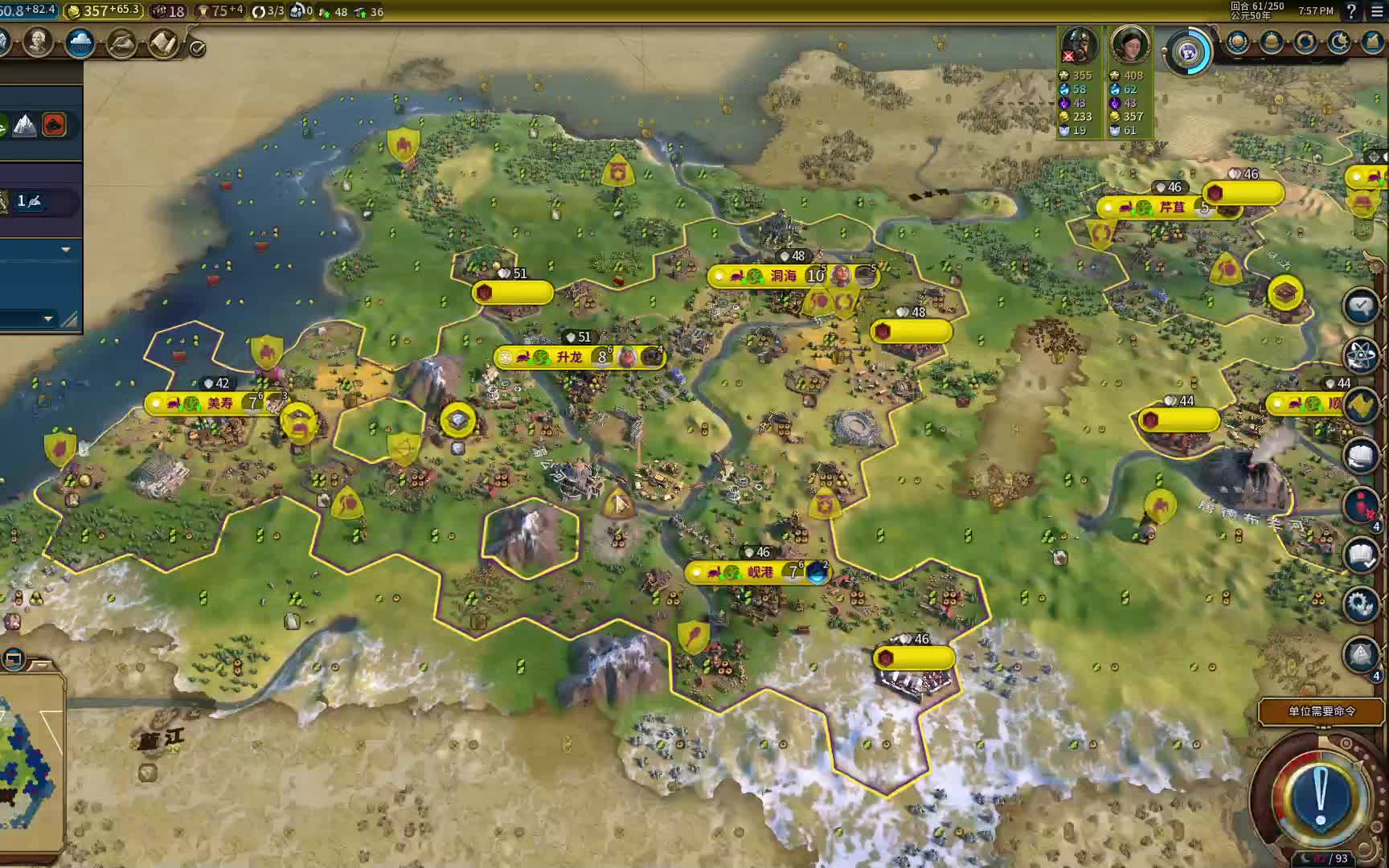Click the era progress dial
The image size is (1389, 868).
pos(1189,52)
